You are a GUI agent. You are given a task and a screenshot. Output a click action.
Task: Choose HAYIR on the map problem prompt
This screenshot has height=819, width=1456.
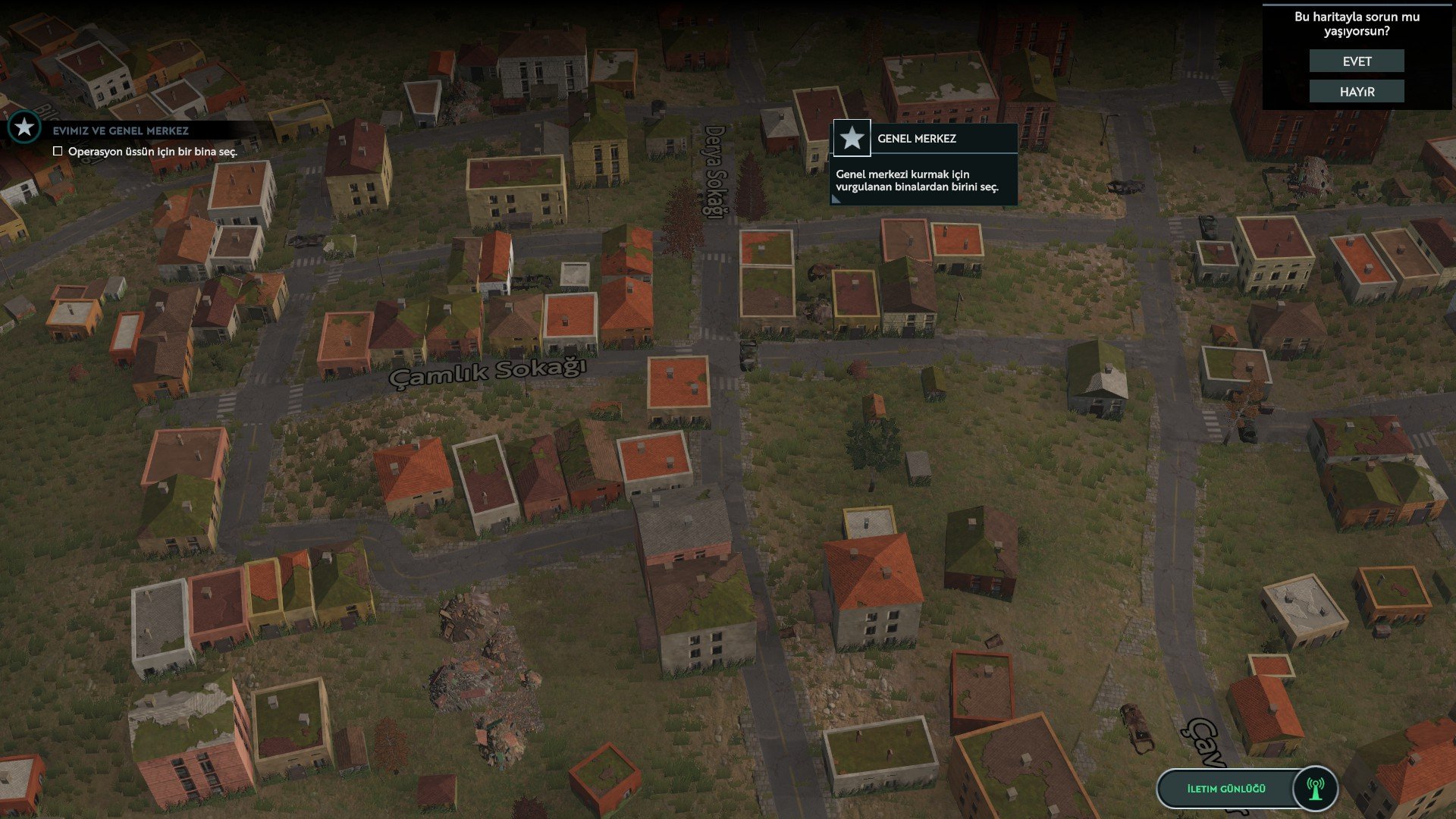point(1357,92)
